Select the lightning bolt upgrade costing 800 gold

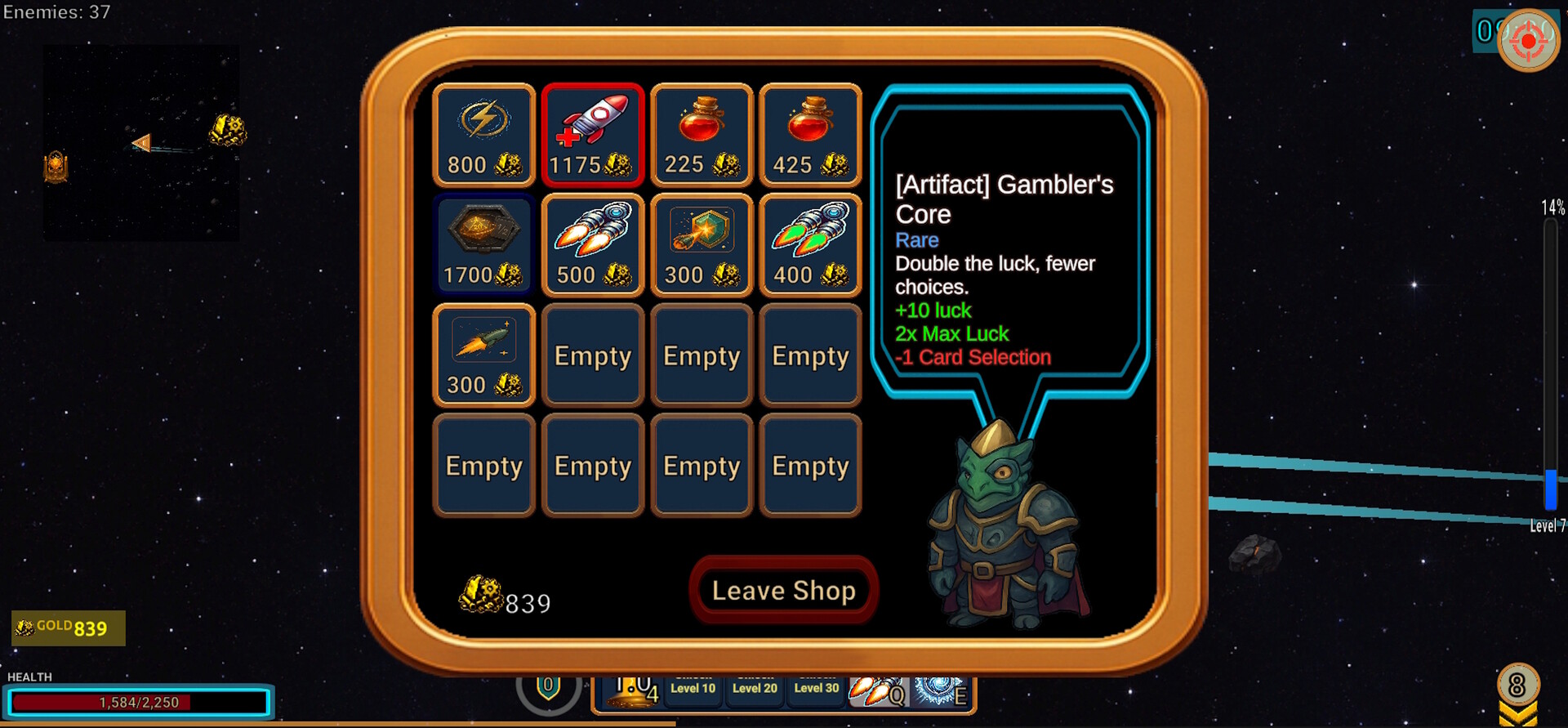coord(483,135)
